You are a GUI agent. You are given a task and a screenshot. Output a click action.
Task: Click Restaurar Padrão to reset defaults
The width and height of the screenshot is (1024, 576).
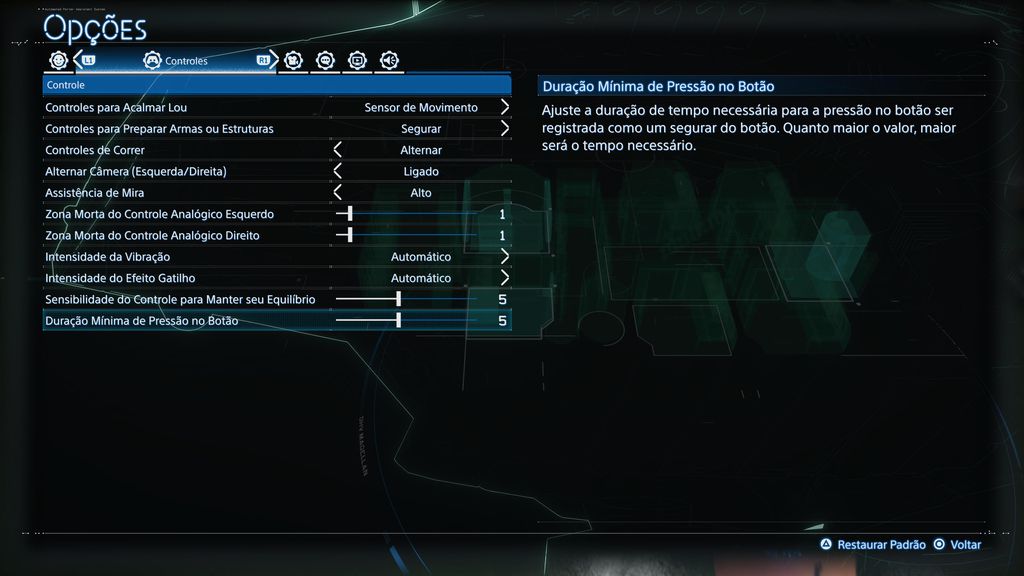872,545
